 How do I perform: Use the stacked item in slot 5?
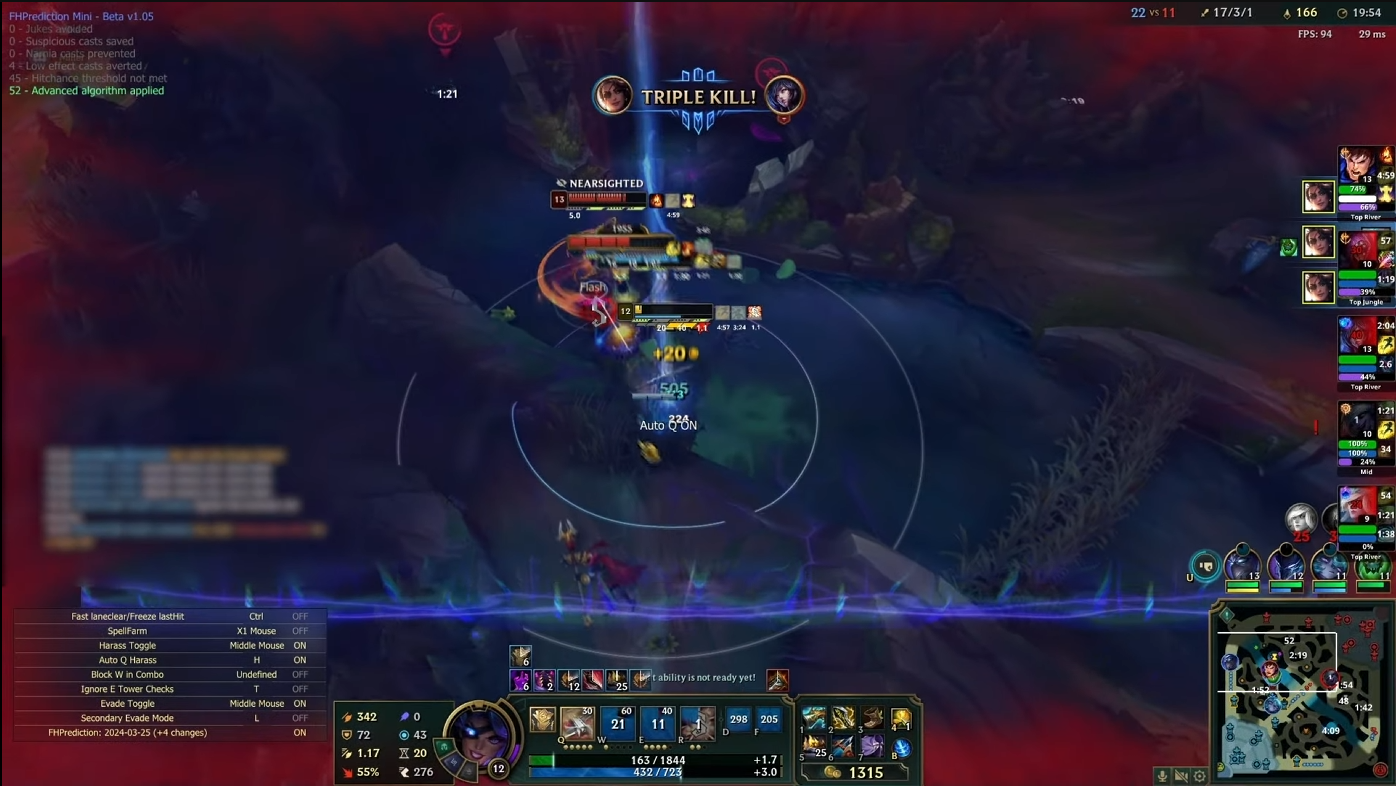point(815,747)
